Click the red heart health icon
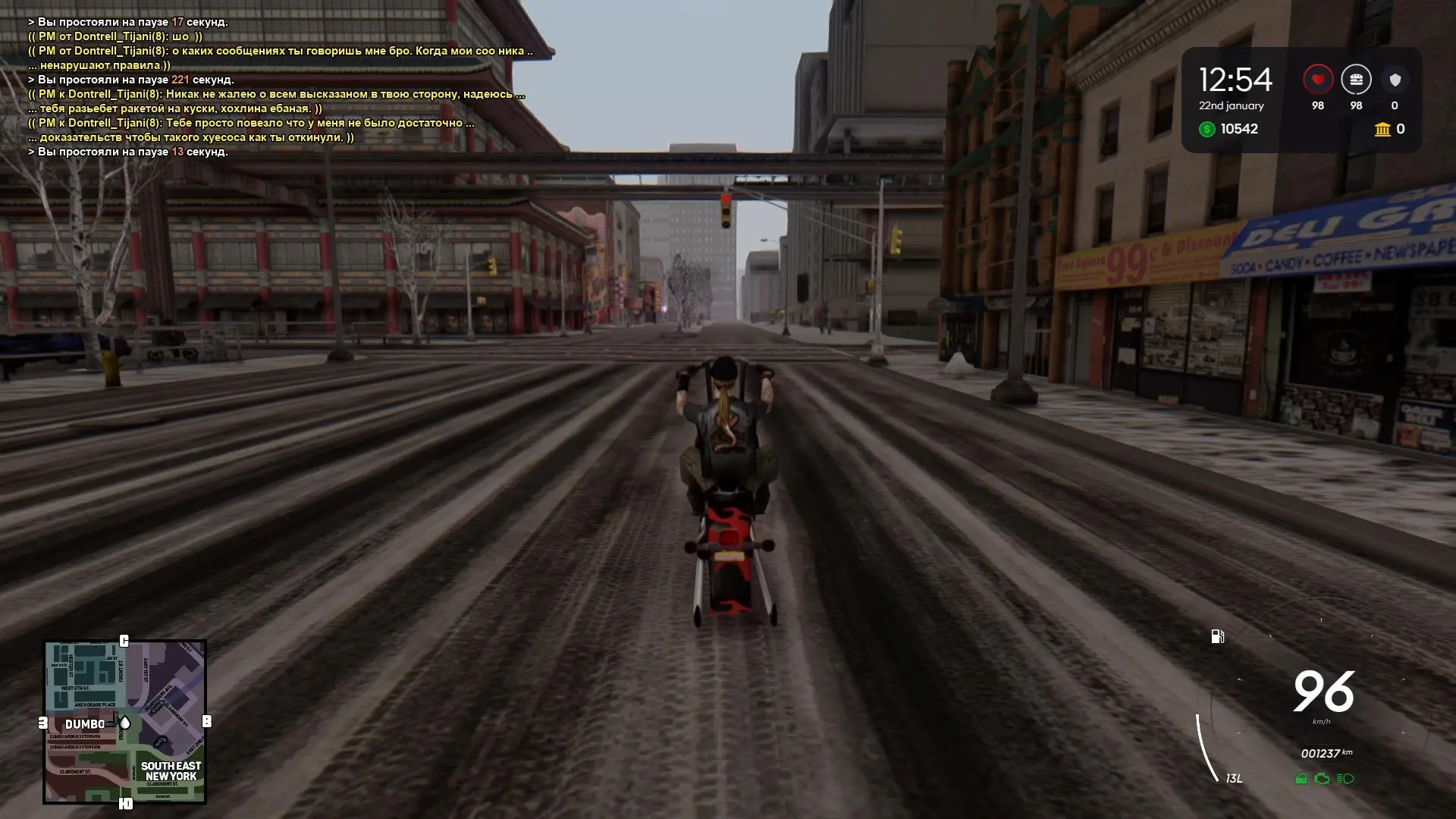This screenshot has height=819, width=1456. coord(1317,78)
